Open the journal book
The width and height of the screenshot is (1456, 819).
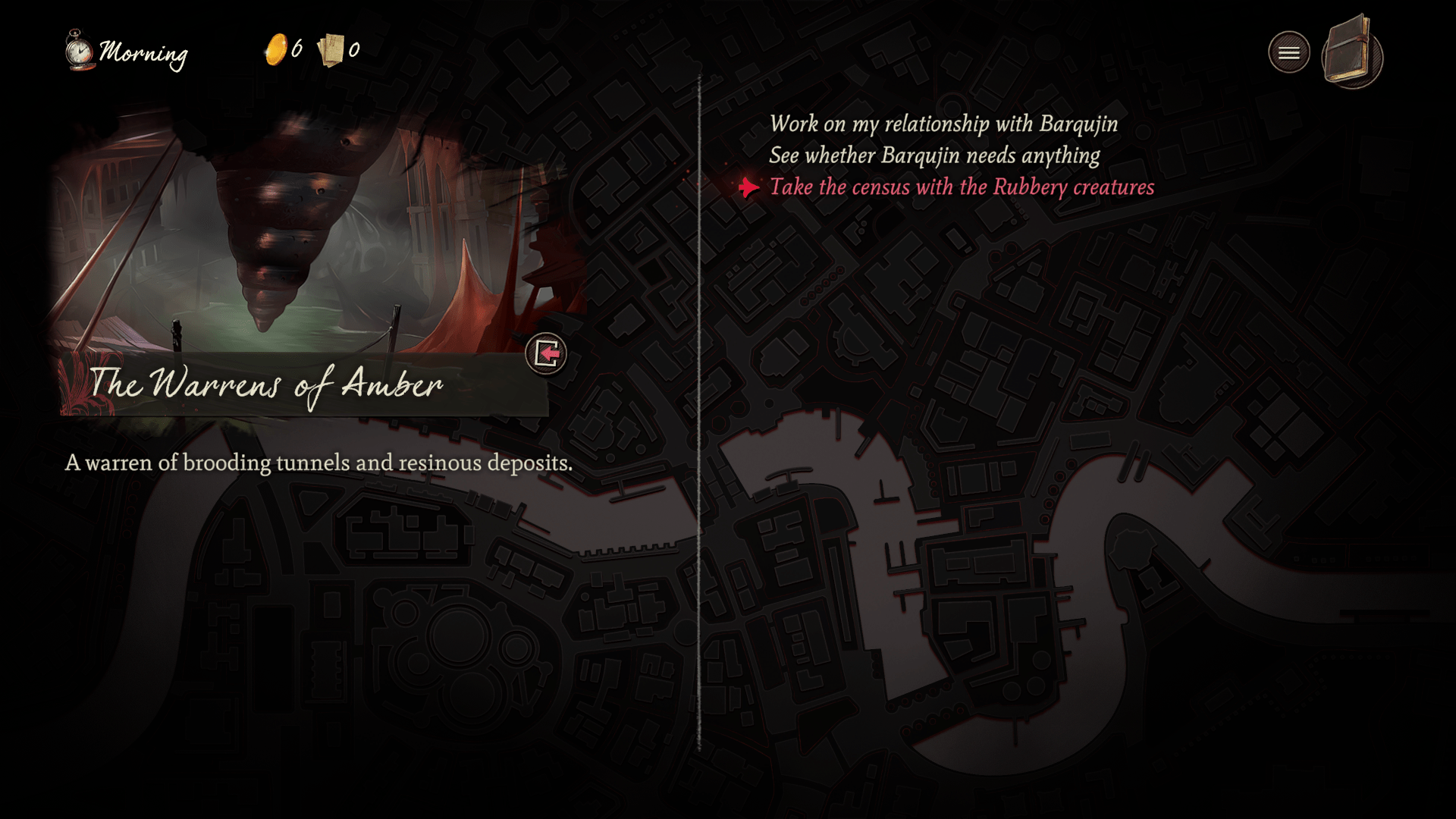1351,53
